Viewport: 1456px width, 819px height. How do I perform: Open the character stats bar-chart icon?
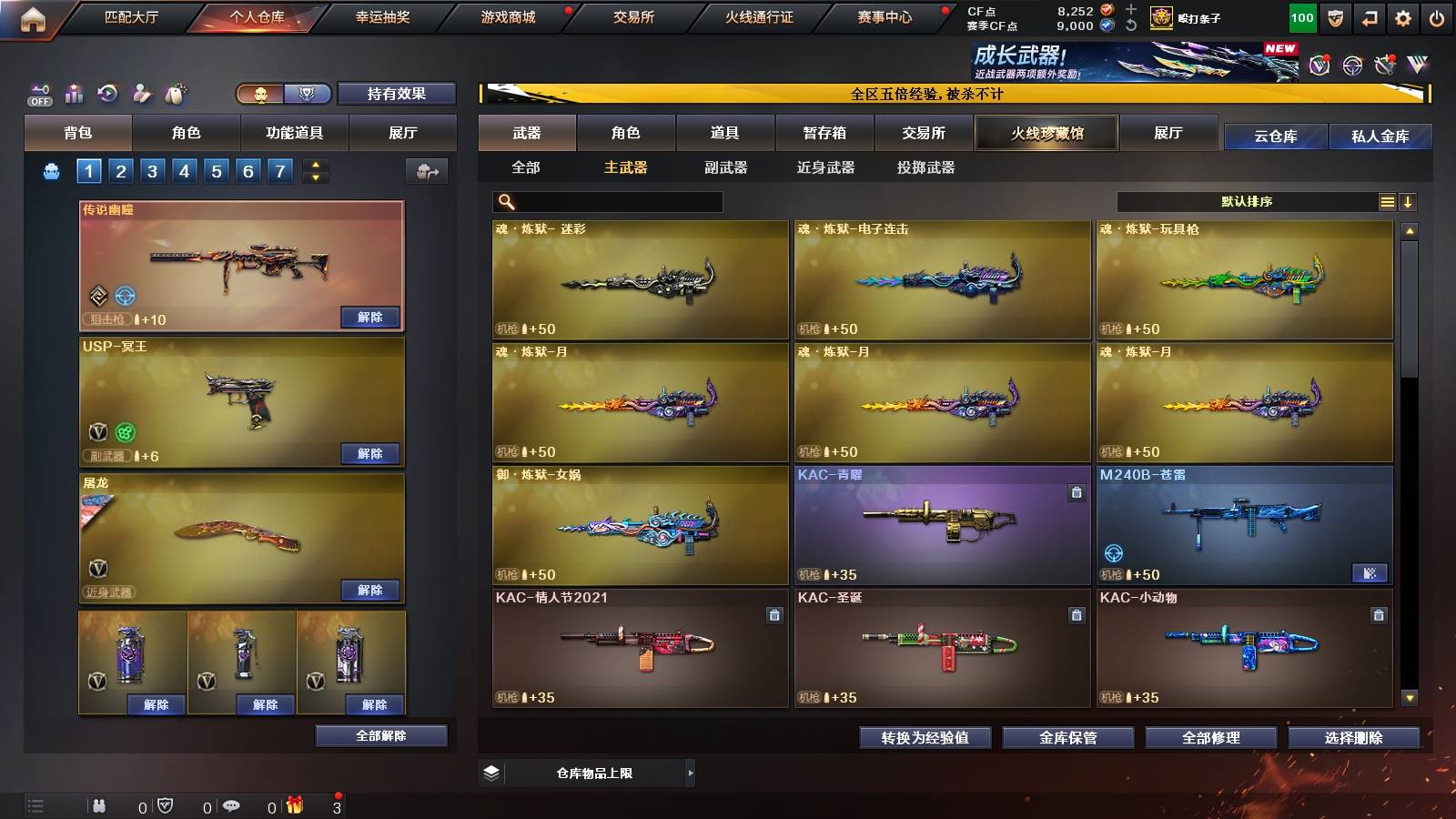[73, 92]
